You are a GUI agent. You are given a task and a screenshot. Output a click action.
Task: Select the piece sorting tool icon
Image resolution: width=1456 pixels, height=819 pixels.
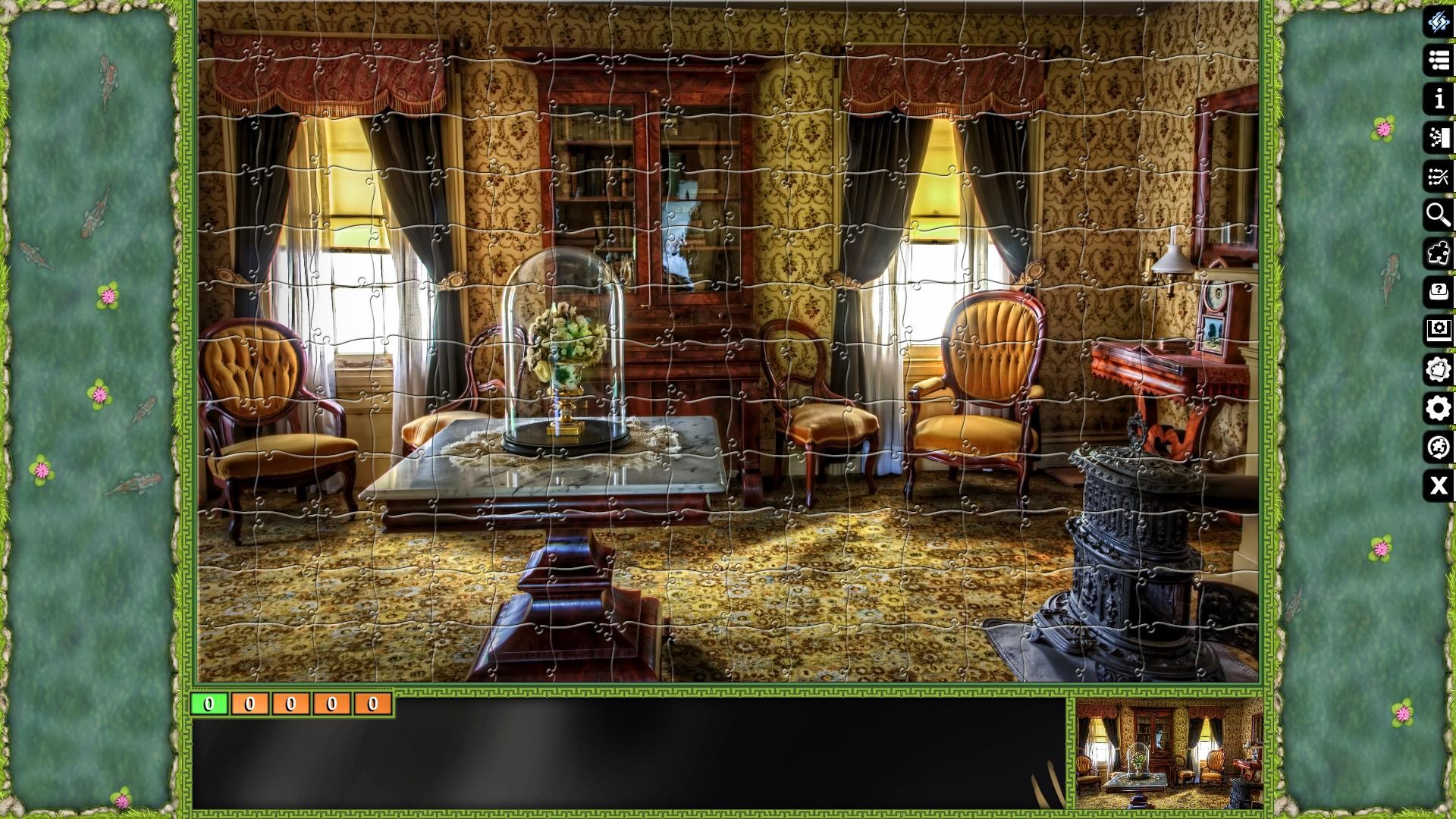click(1437, 138)
